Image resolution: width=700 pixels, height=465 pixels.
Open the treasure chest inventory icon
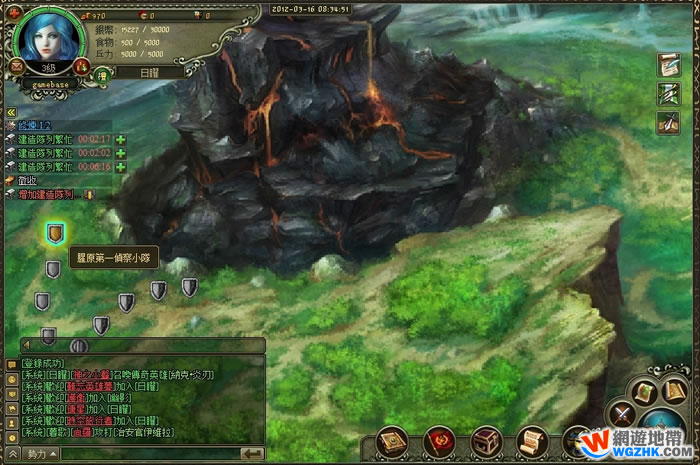click(486, 440)
